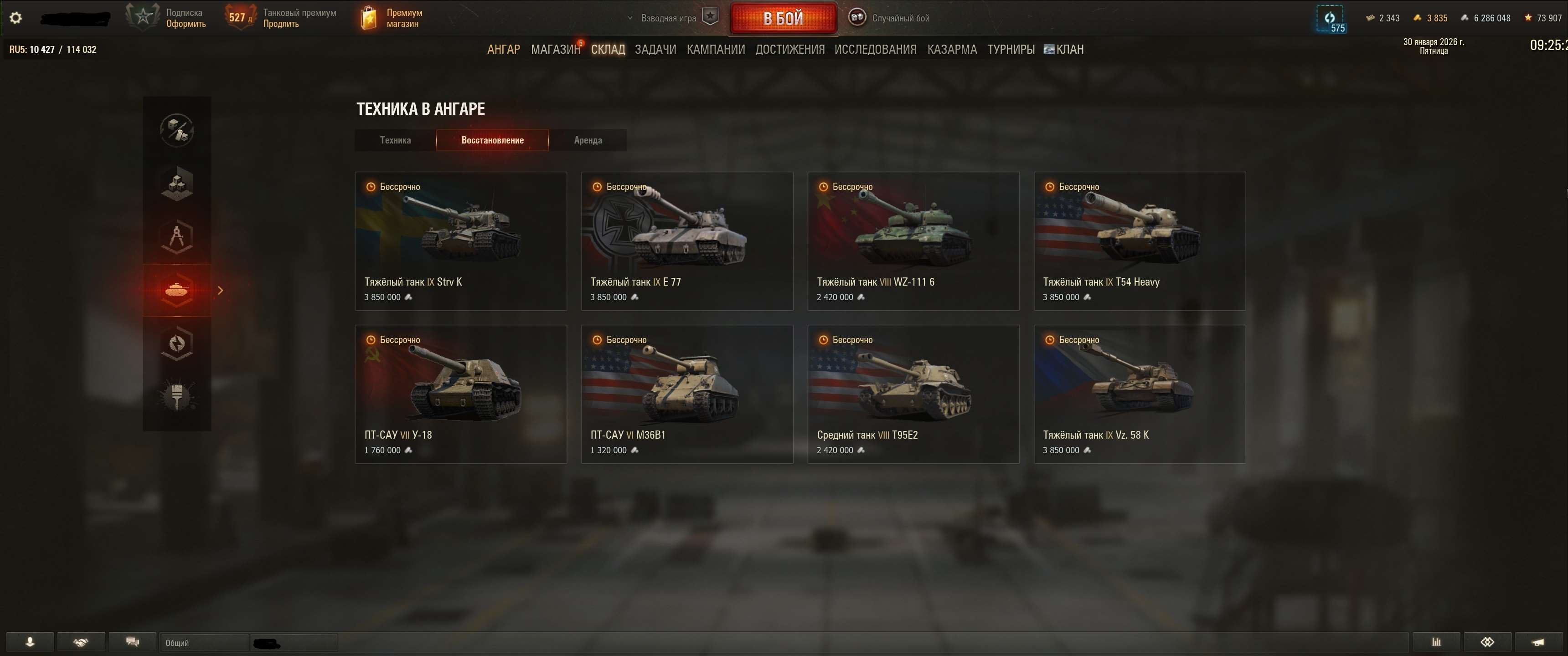Open the Premium shop canister icon
The width and height of the screenshot is (1568, 656).
[368, 17]
